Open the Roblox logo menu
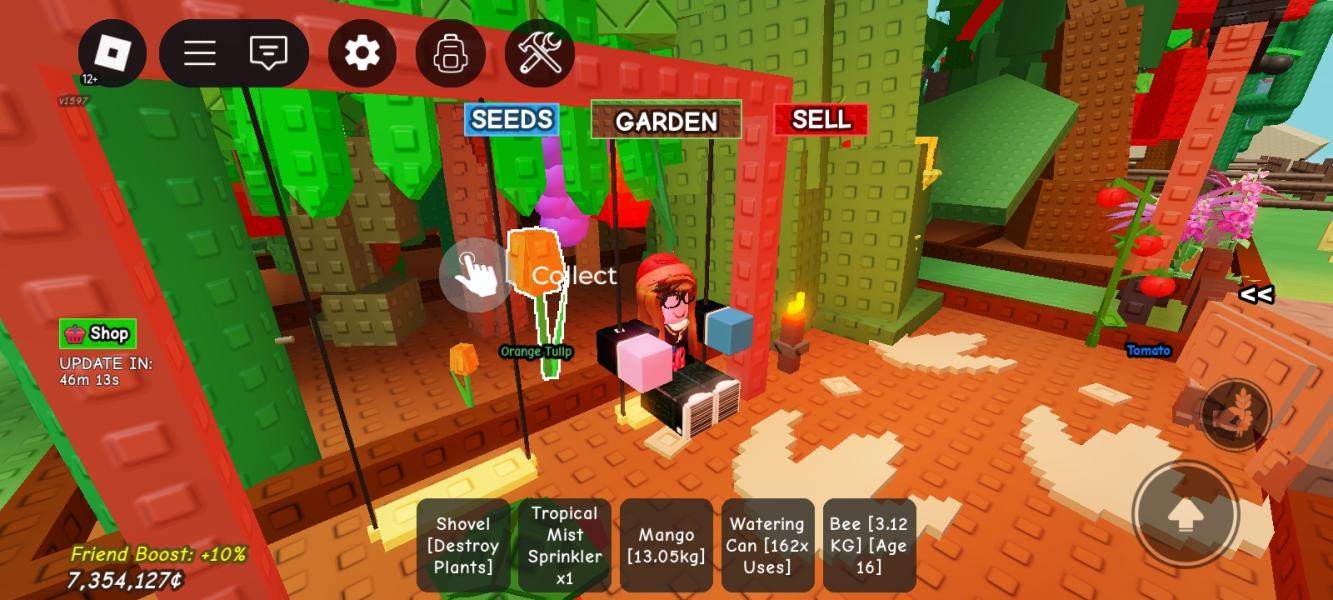The width and height of the screenshot is (1333, 600). [112, 53]
